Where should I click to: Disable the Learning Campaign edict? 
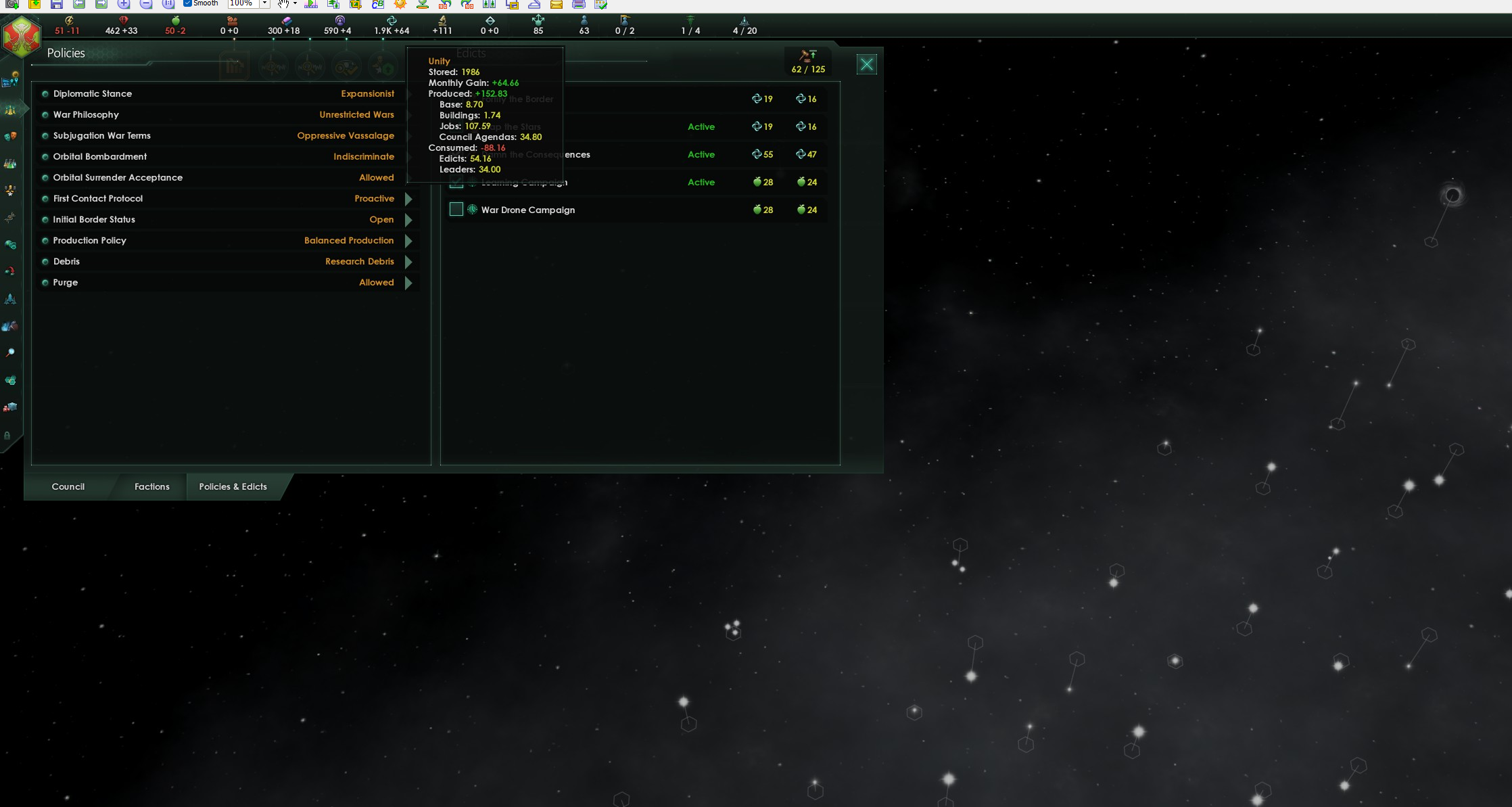coord(456,181)
